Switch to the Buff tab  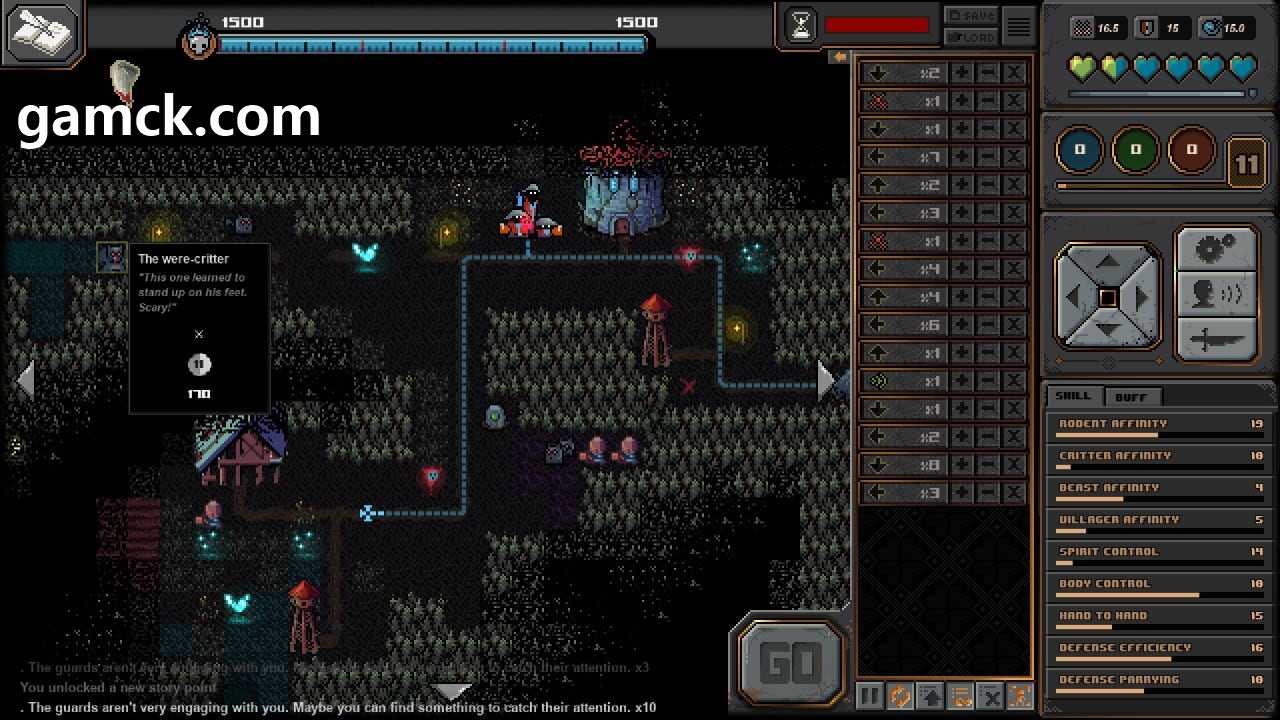pyautogui.click(x=1131, y=396)
